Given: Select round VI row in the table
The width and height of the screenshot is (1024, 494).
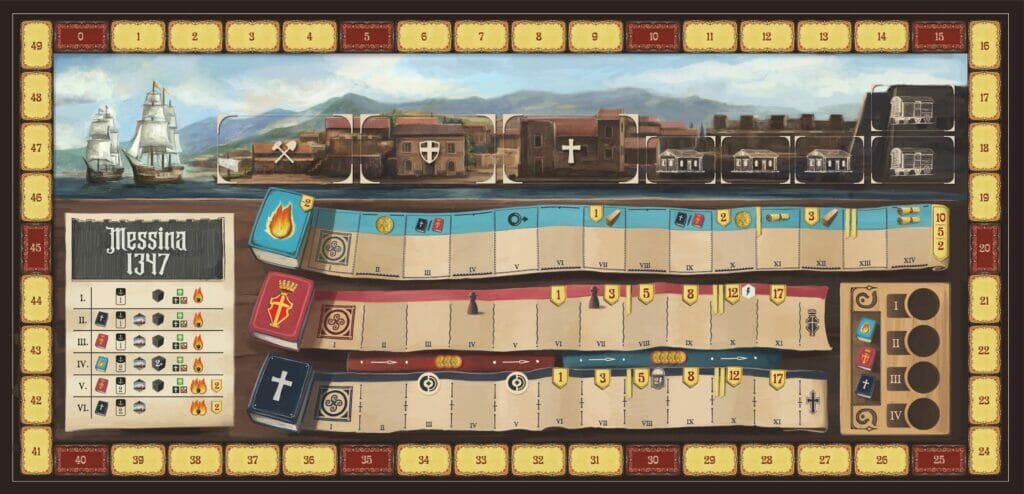Looking at the screenshot, I should click(x=148, y=407).
